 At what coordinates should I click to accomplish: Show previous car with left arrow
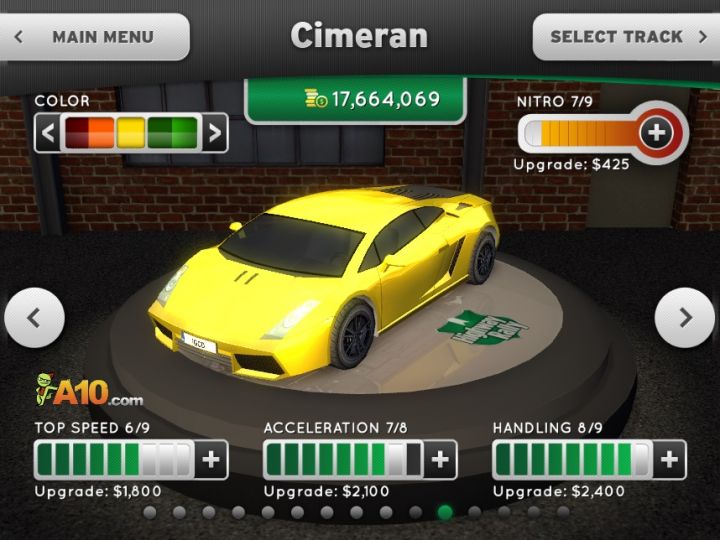[x=34, y=318]
